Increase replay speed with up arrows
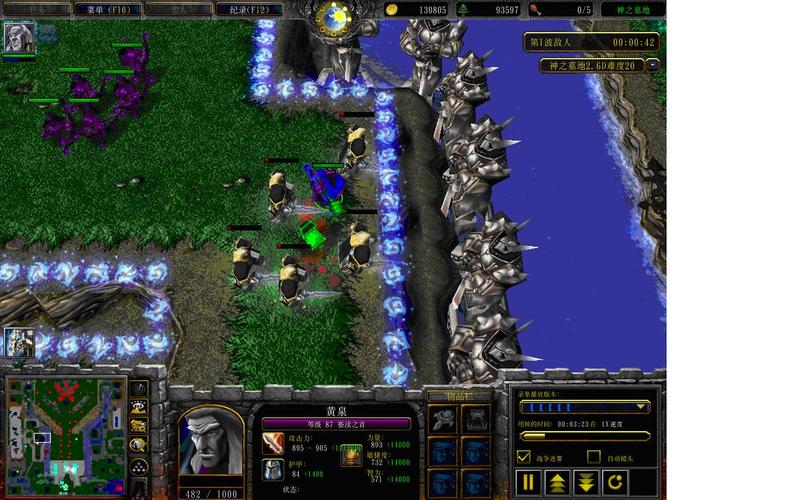Image resolution: width=787 pixels, height=500 pixels. 557,483
